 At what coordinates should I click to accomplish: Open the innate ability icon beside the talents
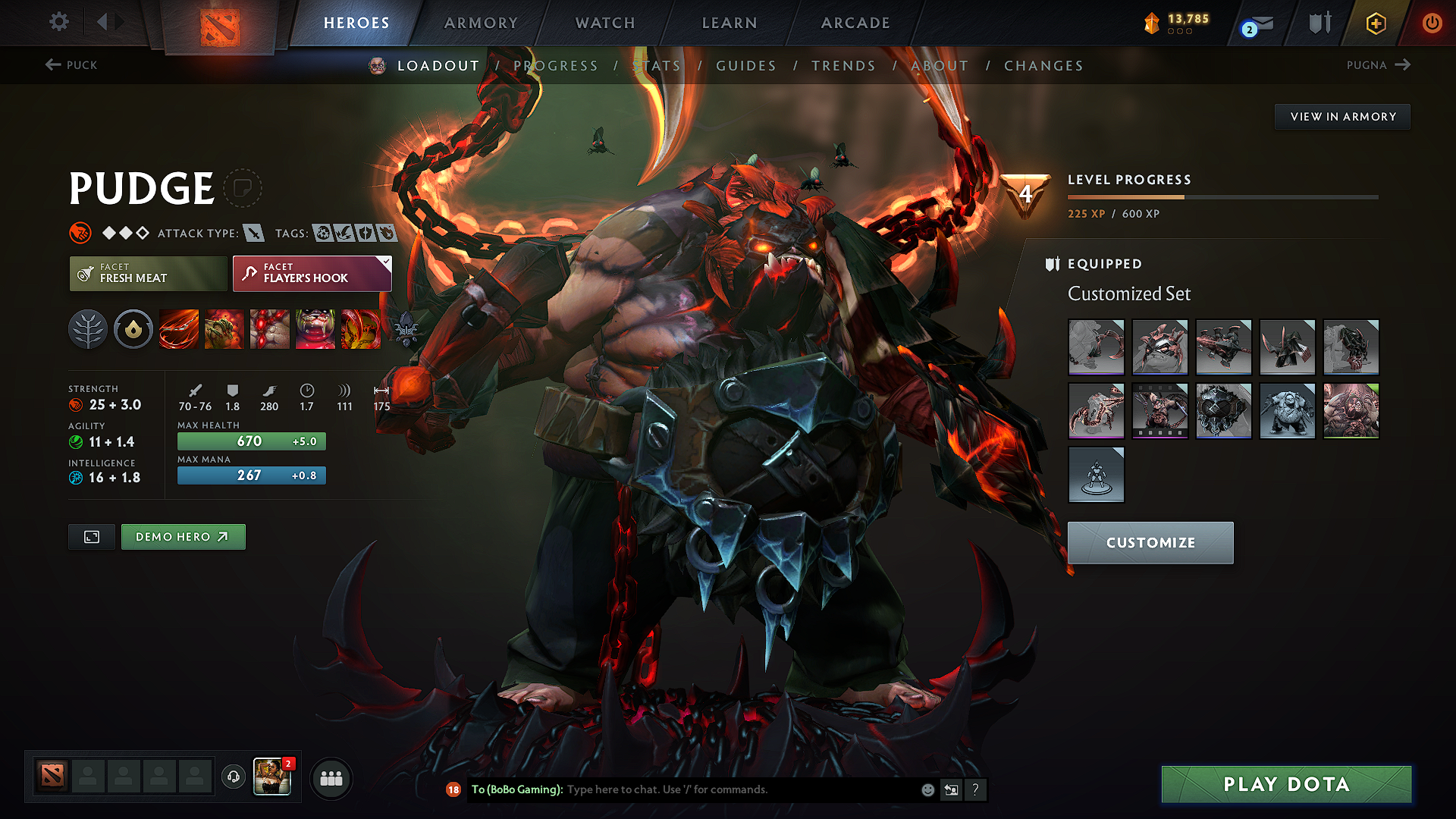tap(133, 329)
